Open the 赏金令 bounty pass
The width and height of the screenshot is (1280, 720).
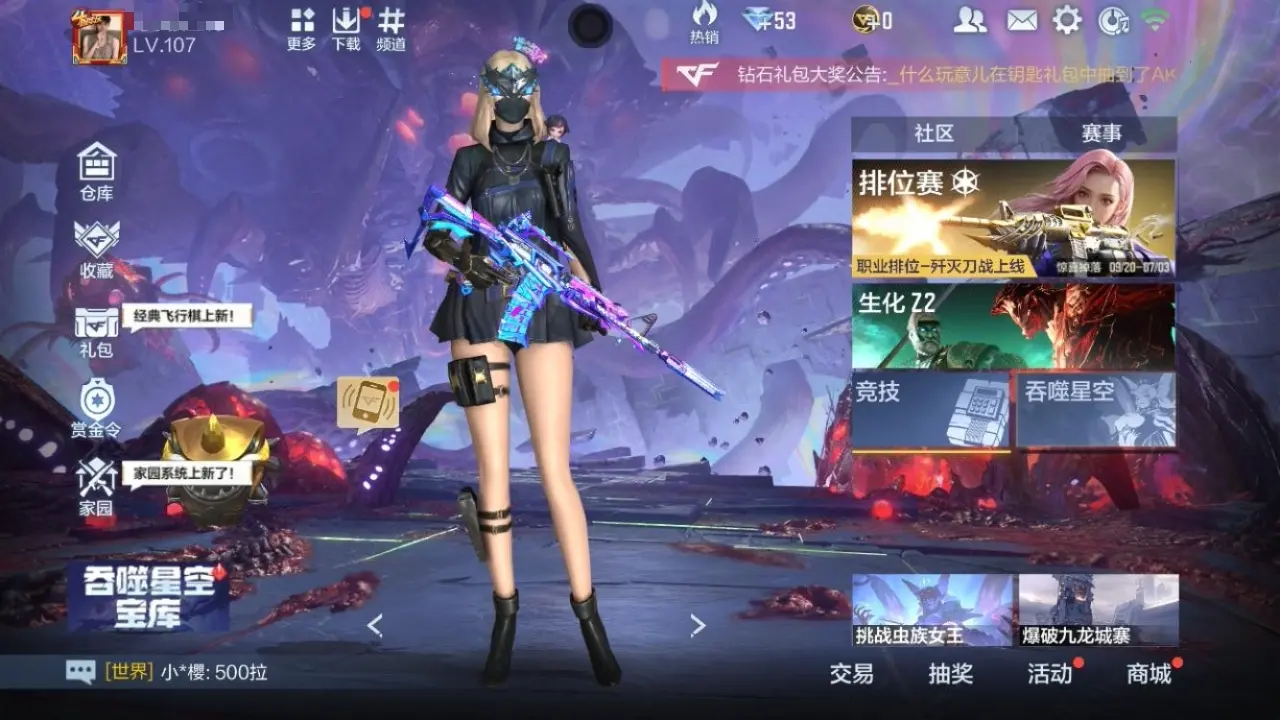tap(97, 408)
